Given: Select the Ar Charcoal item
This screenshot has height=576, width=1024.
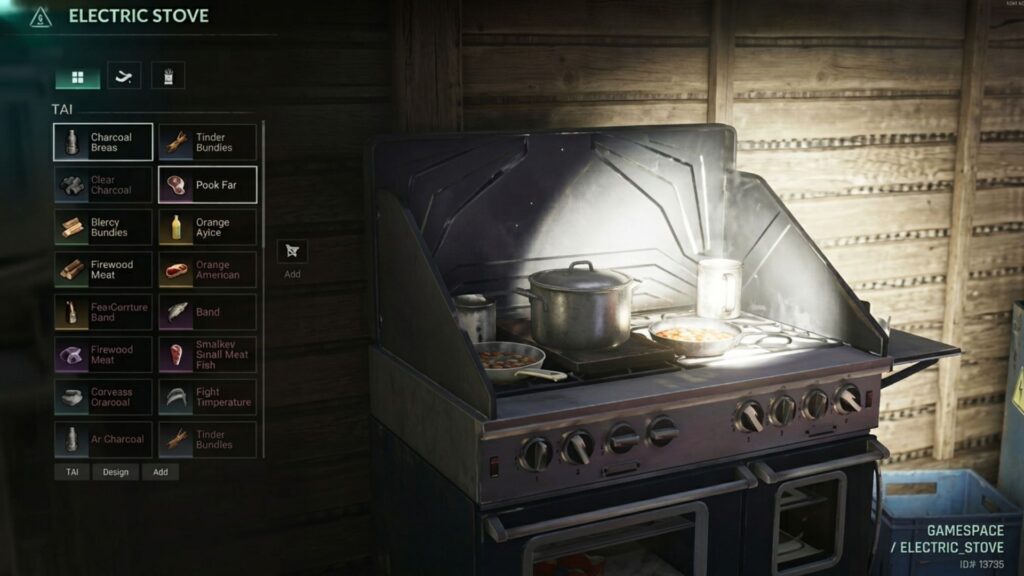Looking at the screenshot, I should 103,439.
